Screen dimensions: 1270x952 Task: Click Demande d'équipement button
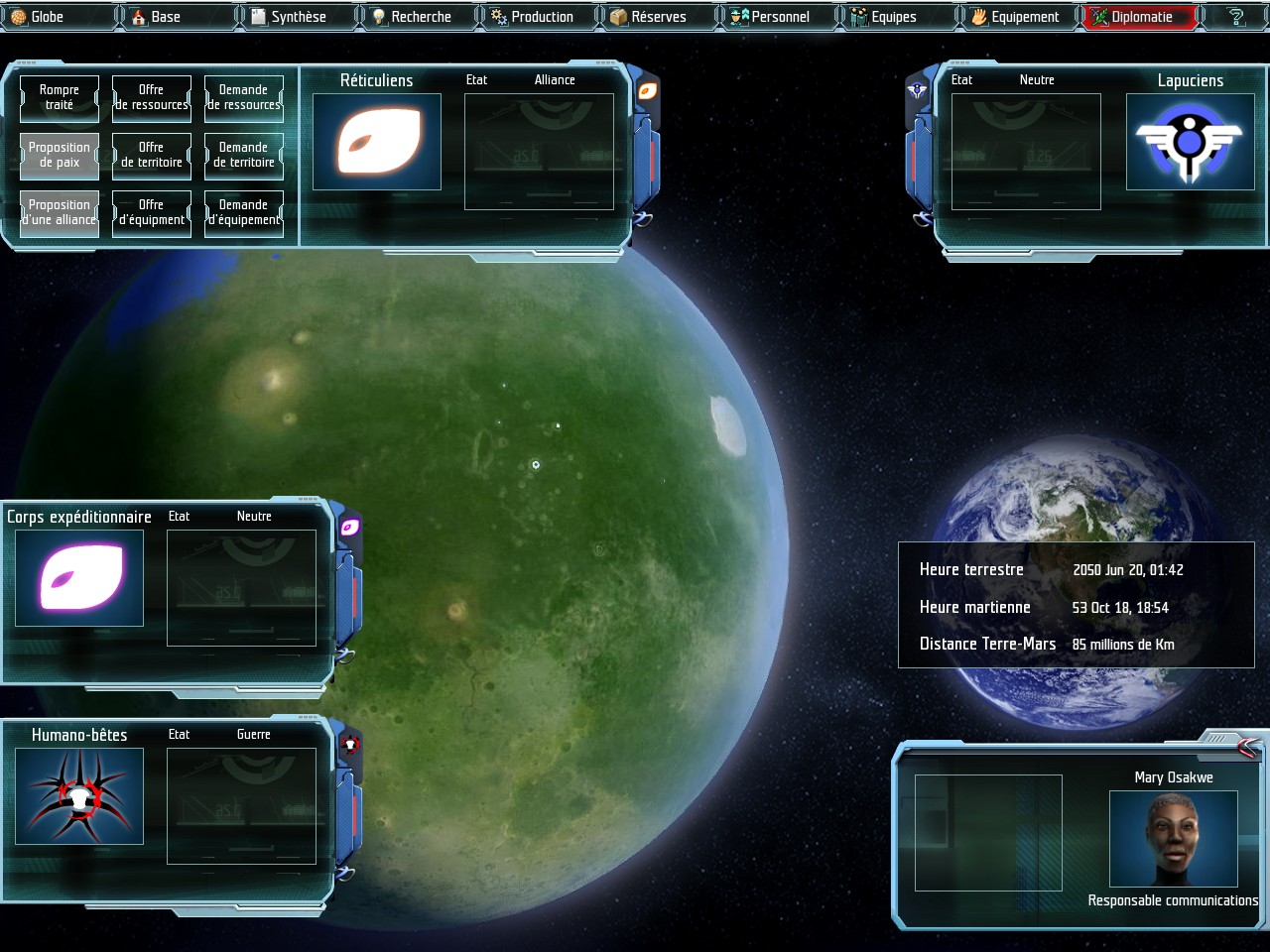point(244,212)
